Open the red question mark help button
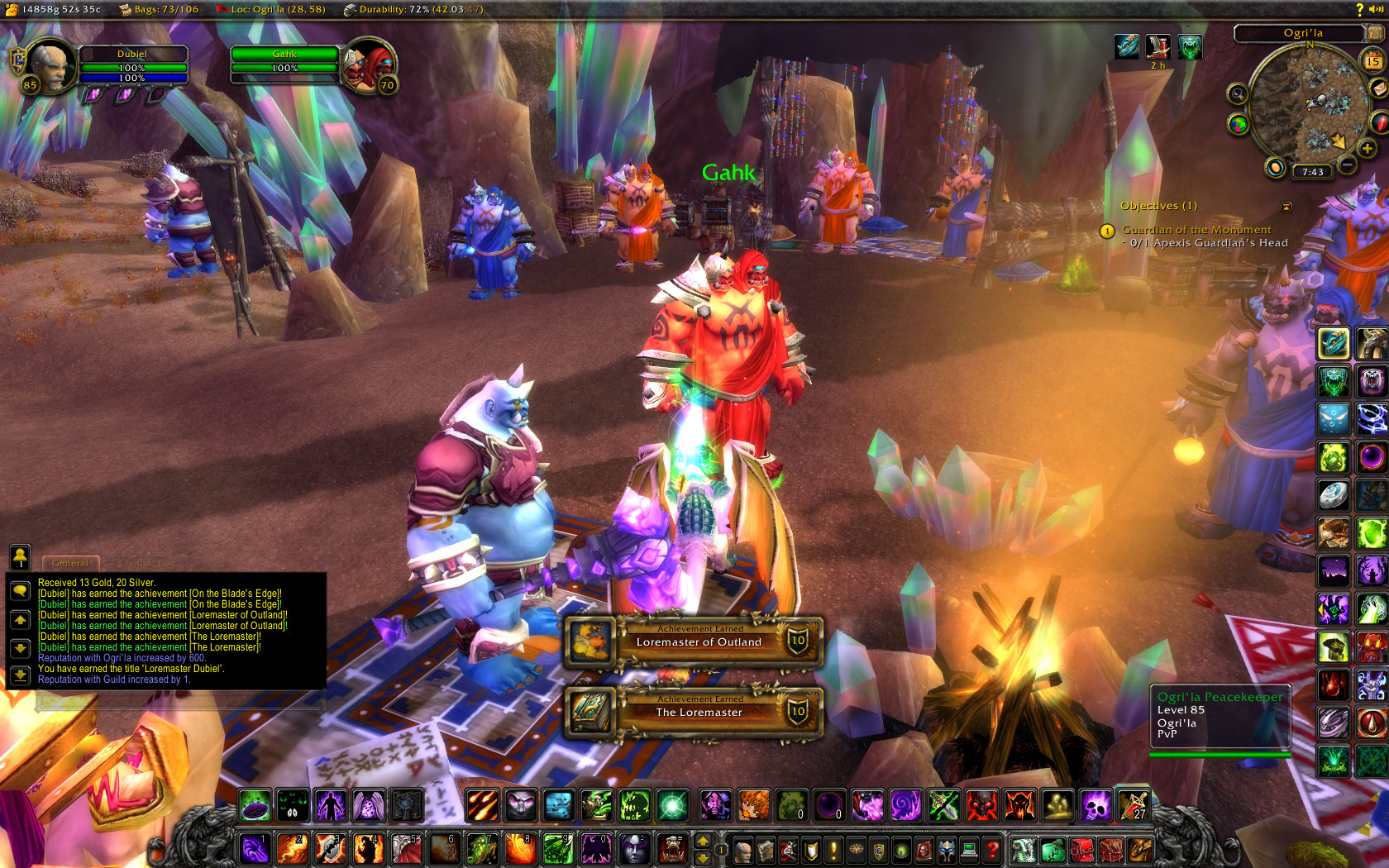The width and height of the screenshot is (1389, 868). click(993, 849)
